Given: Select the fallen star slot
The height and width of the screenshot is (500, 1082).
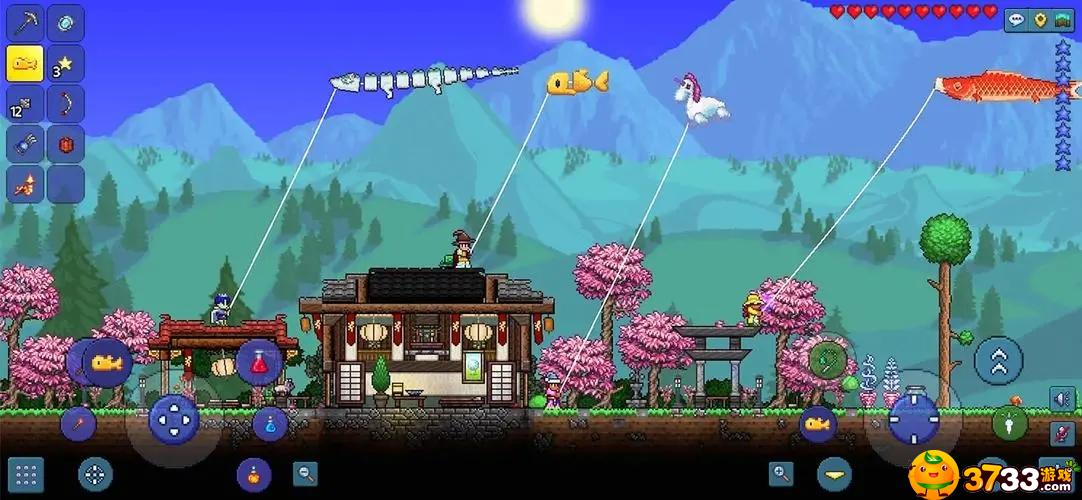Looking at the screenshot, I should (66, 63).
